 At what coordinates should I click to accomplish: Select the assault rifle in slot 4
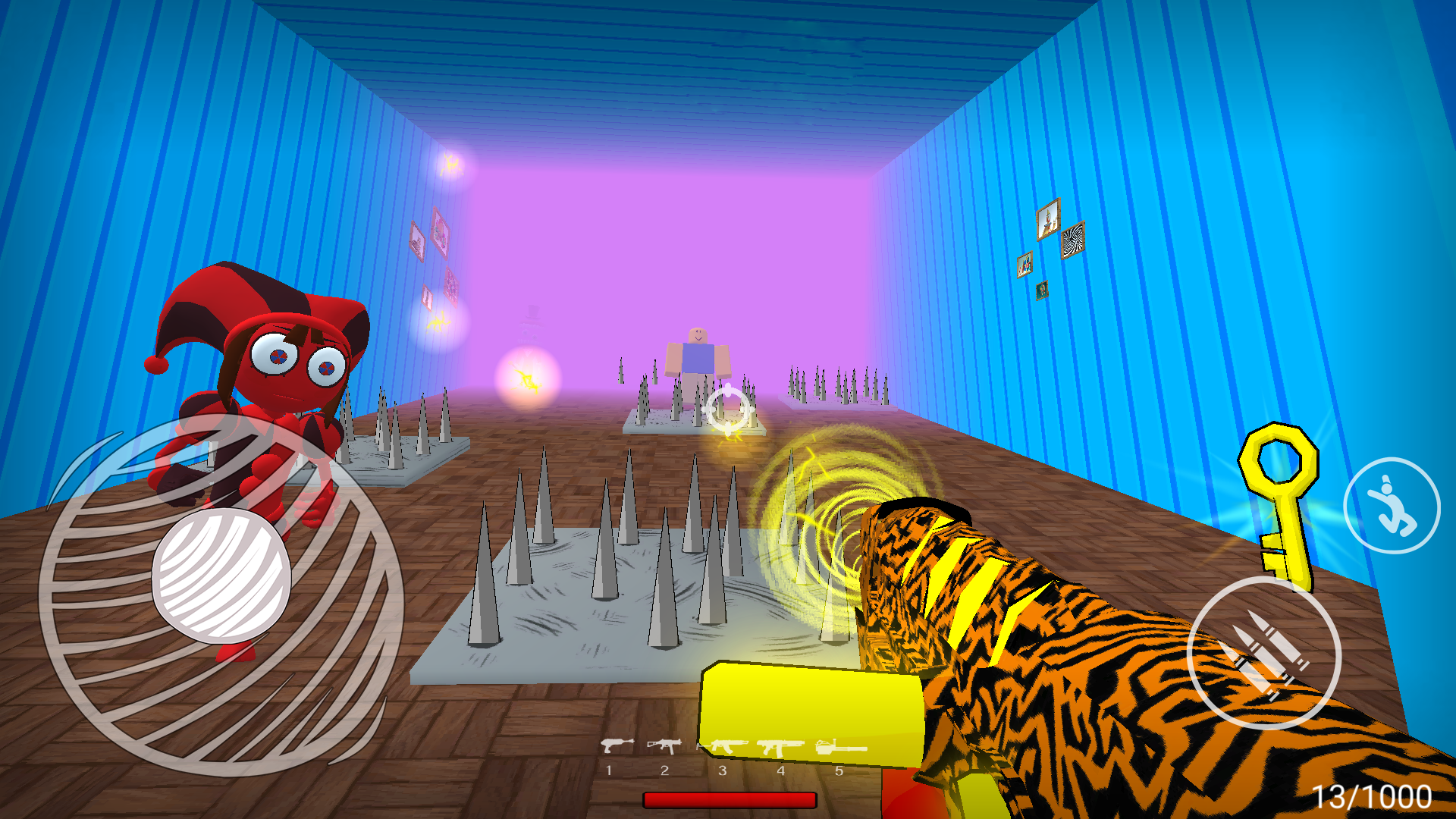(x=781, y=748)
